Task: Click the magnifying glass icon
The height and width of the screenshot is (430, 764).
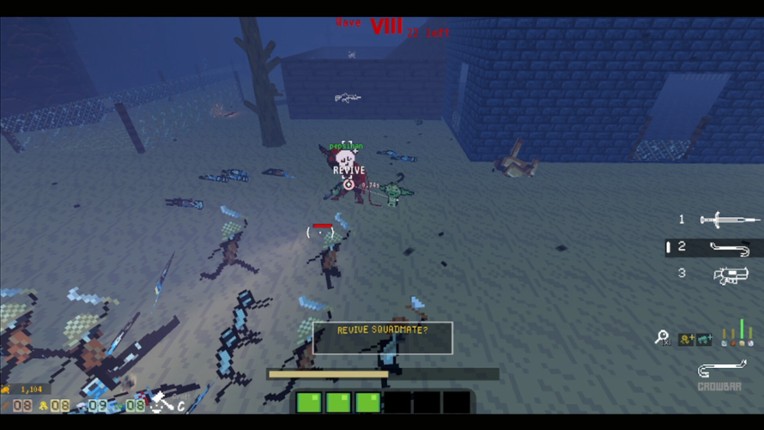Action: click(x=662, y=338)
